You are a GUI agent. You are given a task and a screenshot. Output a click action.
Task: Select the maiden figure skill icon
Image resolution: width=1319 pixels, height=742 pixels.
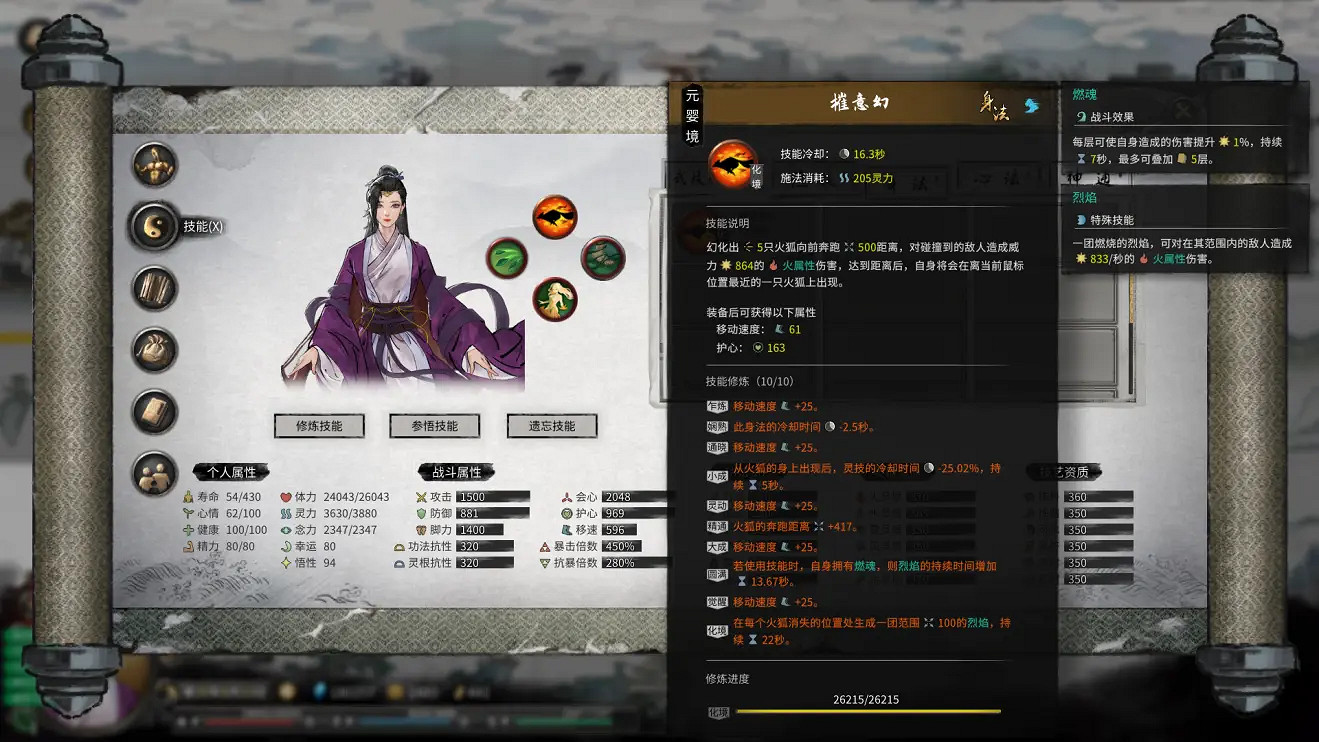[556, 298]
